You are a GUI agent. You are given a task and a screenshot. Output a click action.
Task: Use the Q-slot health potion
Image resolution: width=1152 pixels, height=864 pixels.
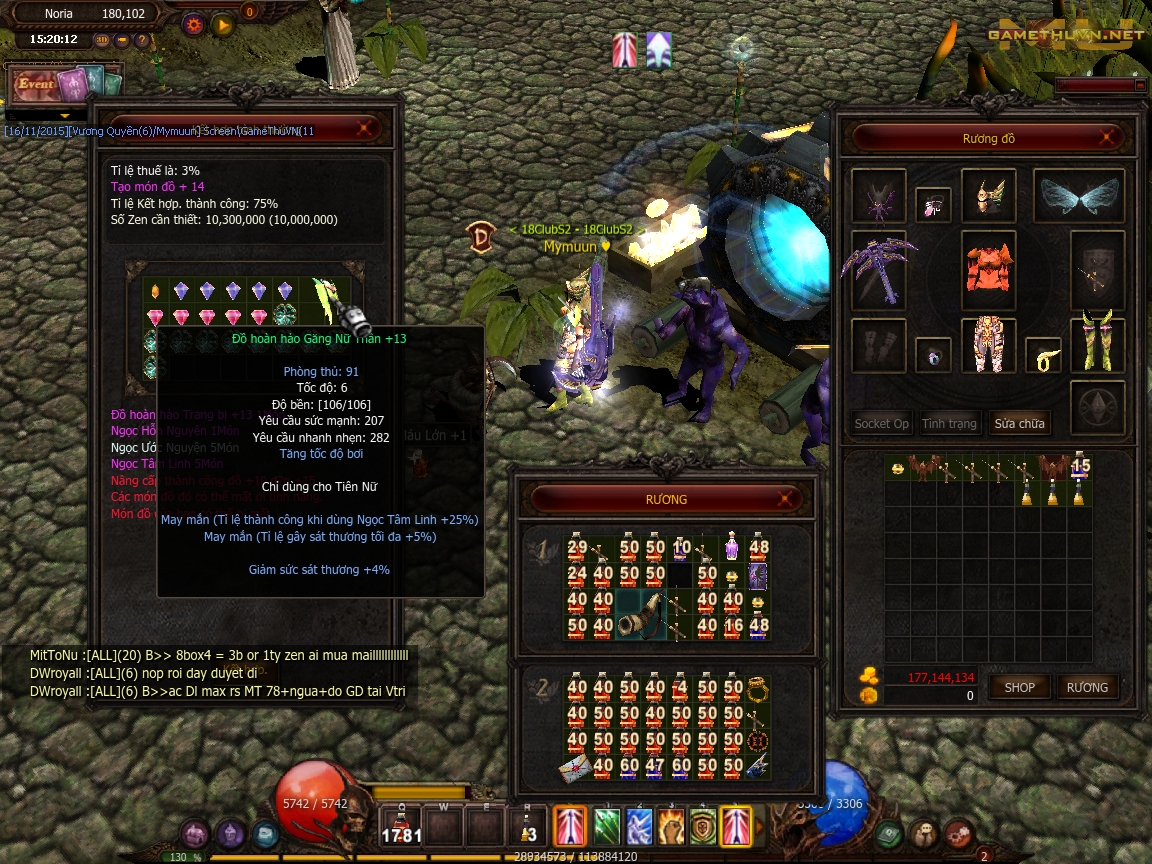(401, 828)
